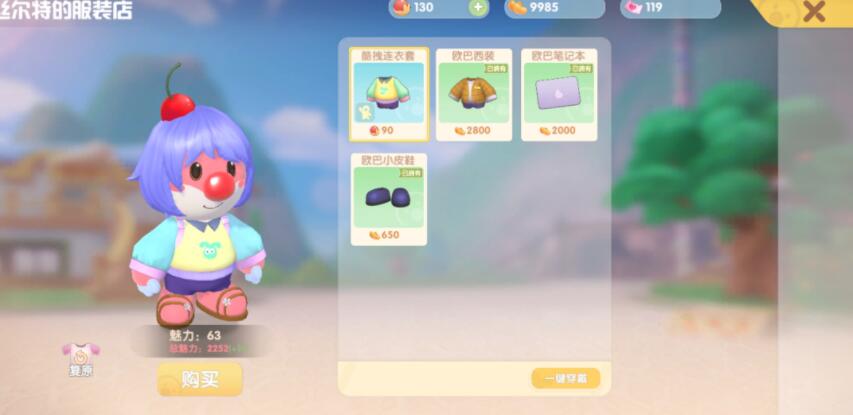Buy the outfit with the 购买 button
The height and width of the screenshot is (415, 853).
[x=199, y=379]
